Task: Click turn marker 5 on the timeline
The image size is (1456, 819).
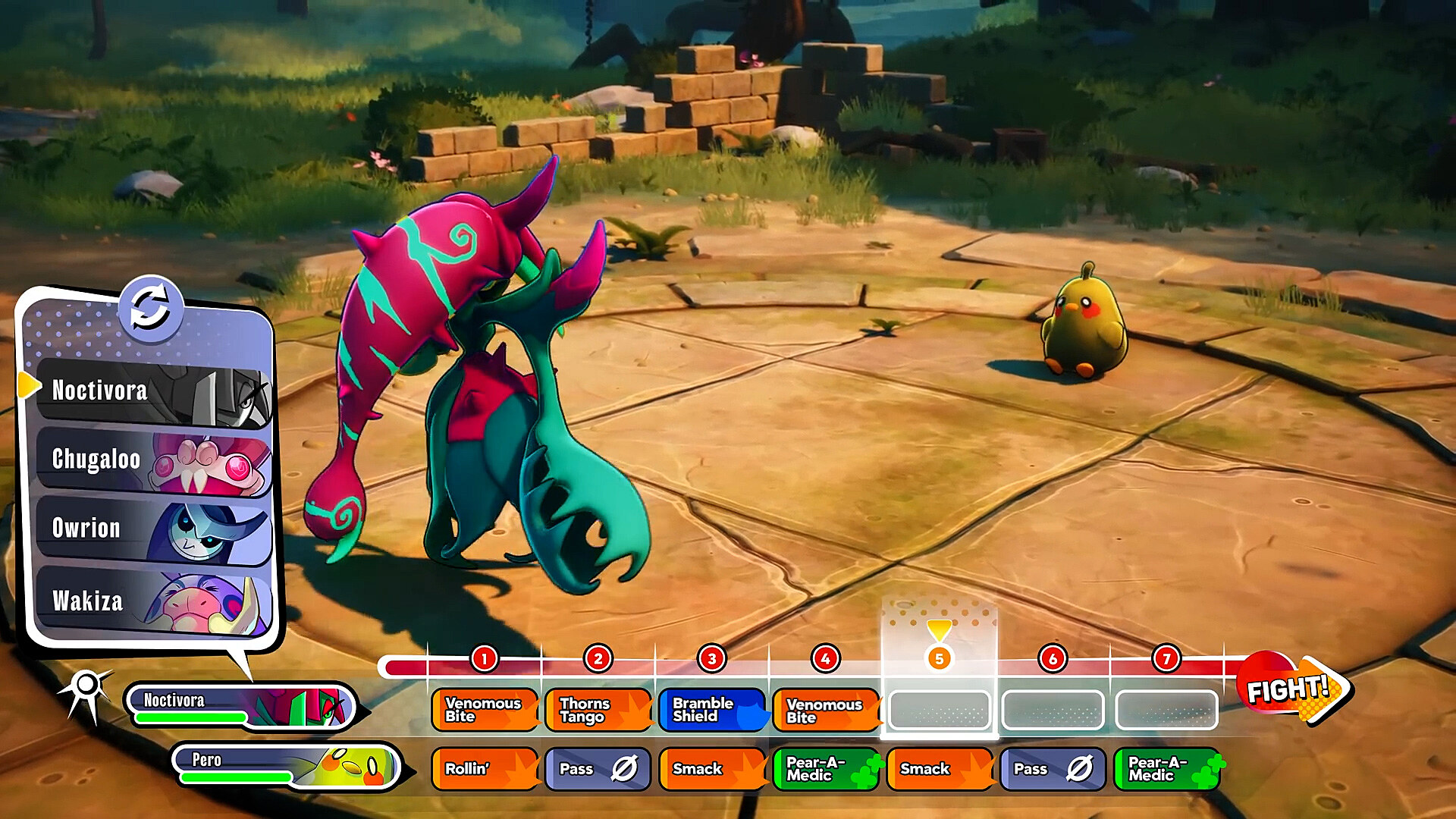Action: pyautogui.click(x=939, y=658)
